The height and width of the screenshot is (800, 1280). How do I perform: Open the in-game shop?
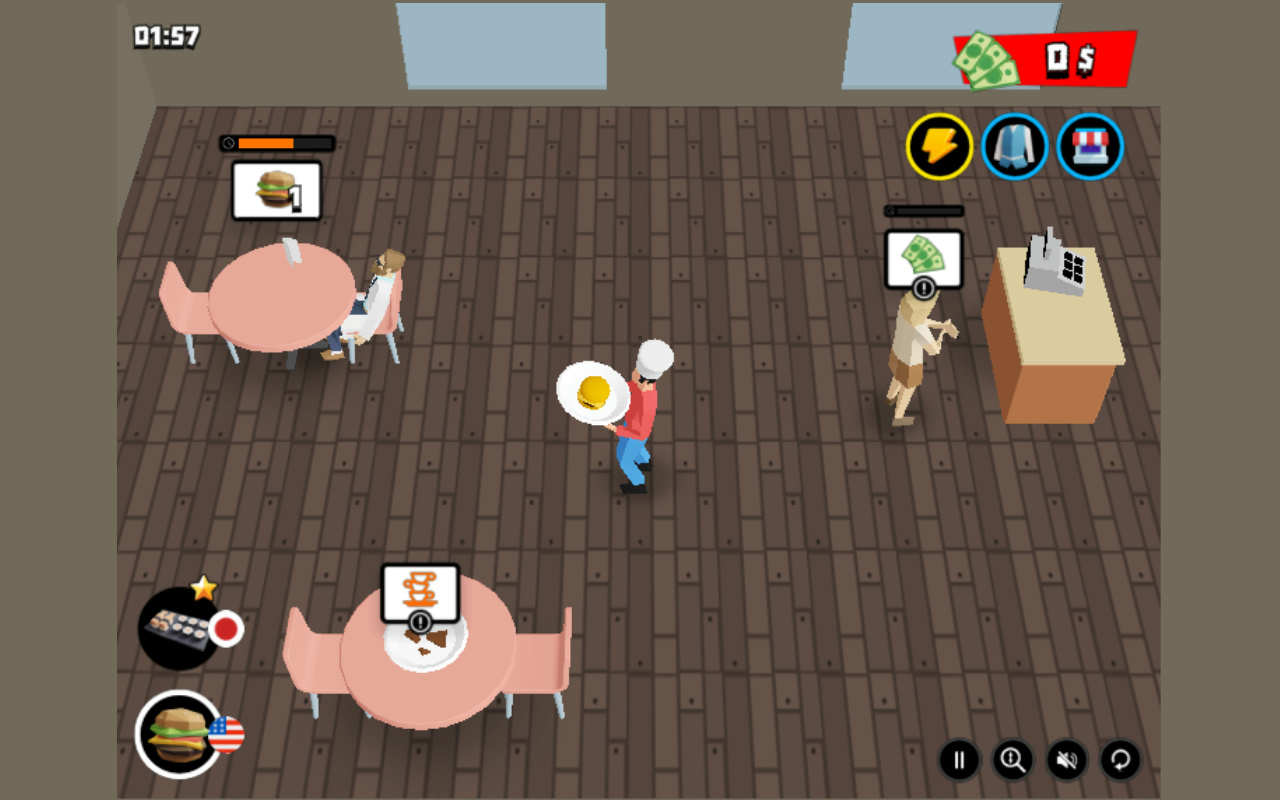coord(1088,146)
